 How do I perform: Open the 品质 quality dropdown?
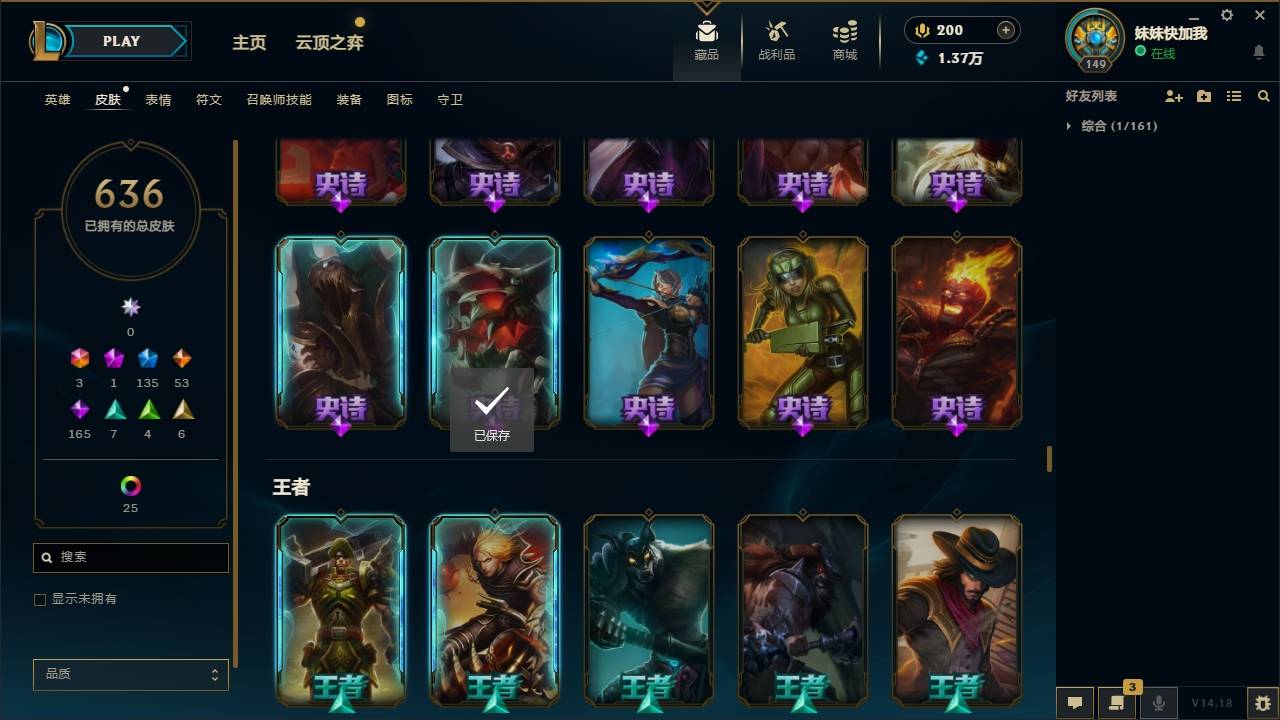(x=130, y=674)
